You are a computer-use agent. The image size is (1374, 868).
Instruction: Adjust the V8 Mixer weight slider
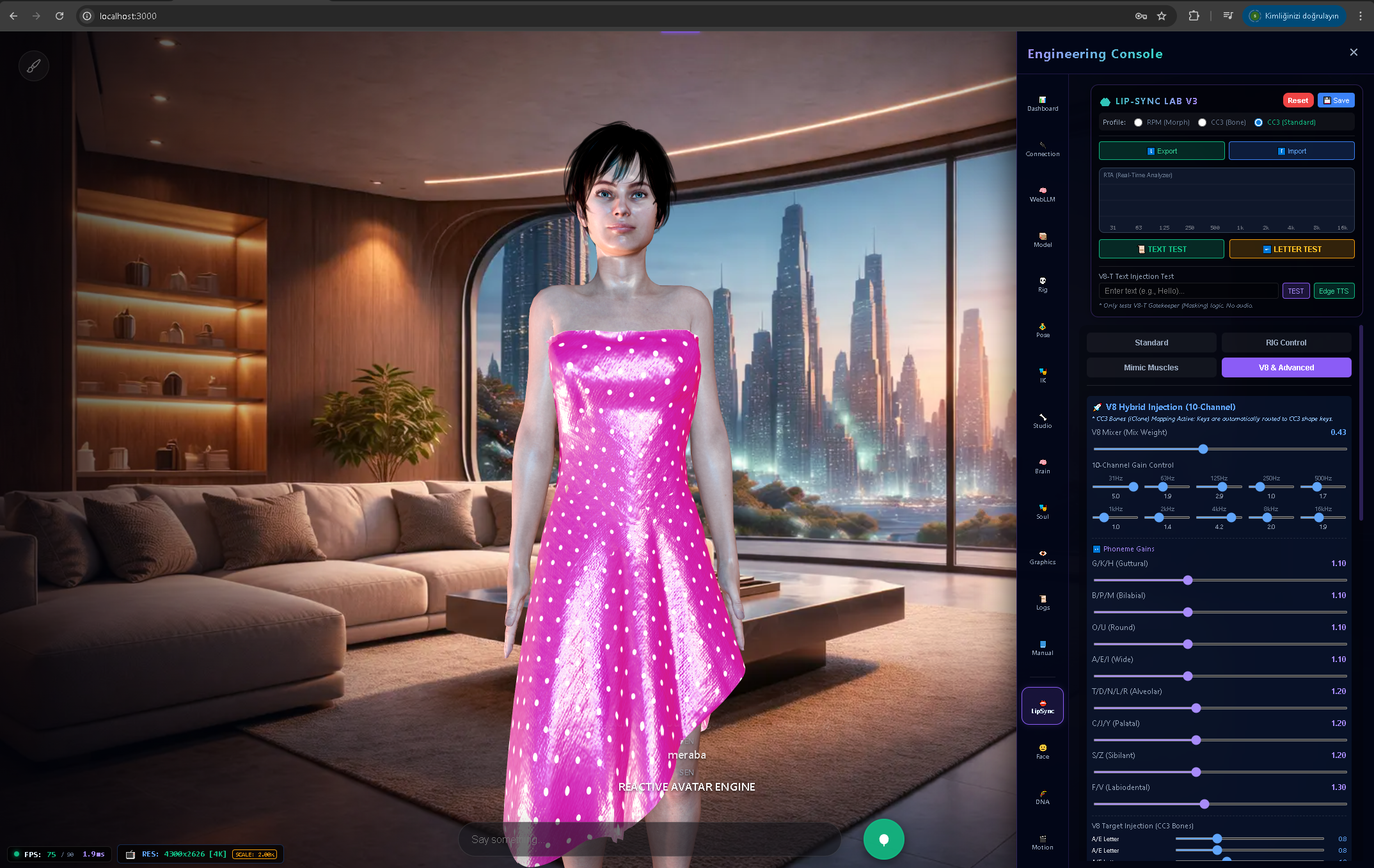tap(1203, 449)
